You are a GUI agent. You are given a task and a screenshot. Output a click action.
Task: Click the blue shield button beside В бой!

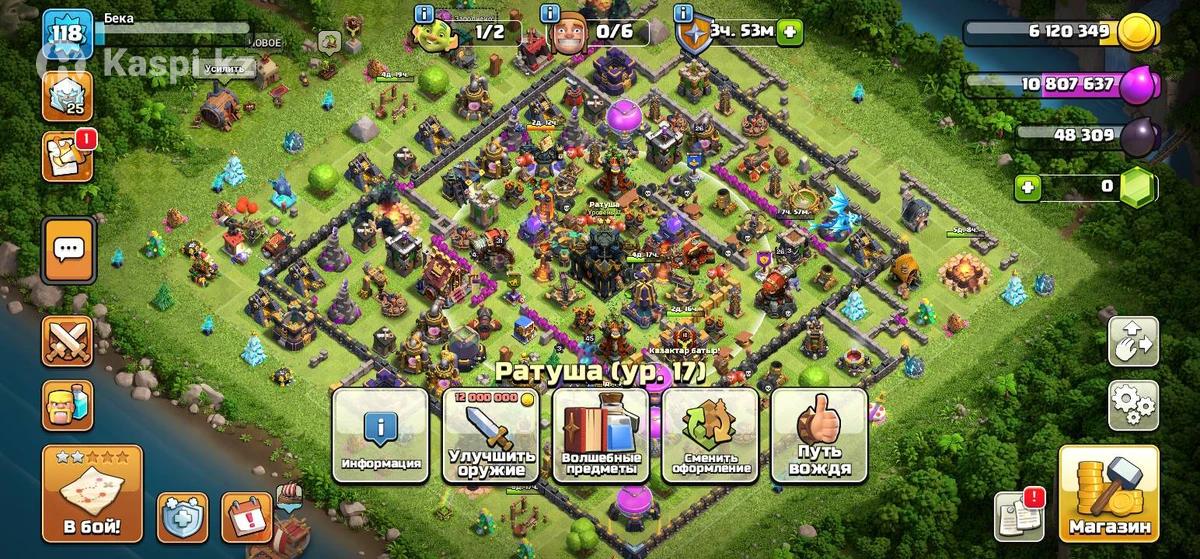click(x=182, y=517)
